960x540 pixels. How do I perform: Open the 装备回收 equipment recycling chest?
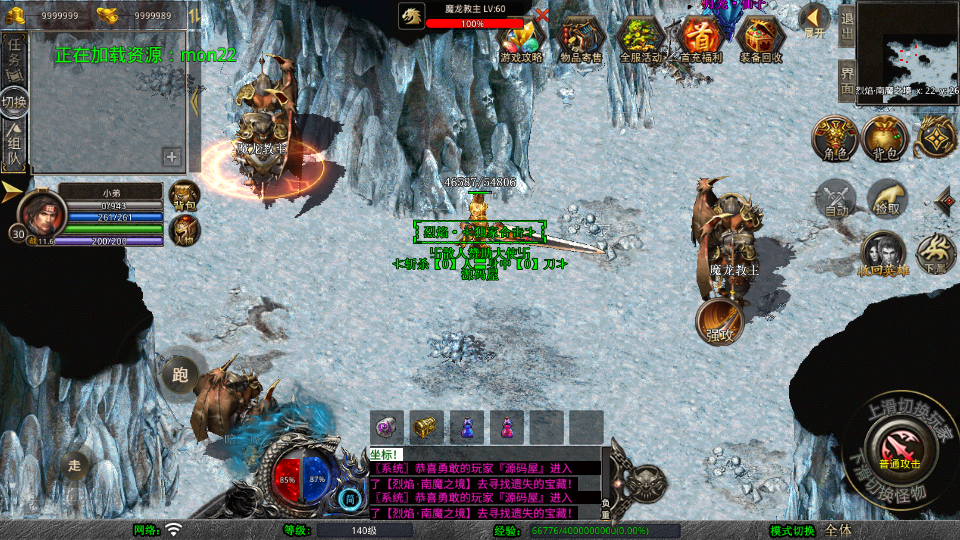[761, 40]
